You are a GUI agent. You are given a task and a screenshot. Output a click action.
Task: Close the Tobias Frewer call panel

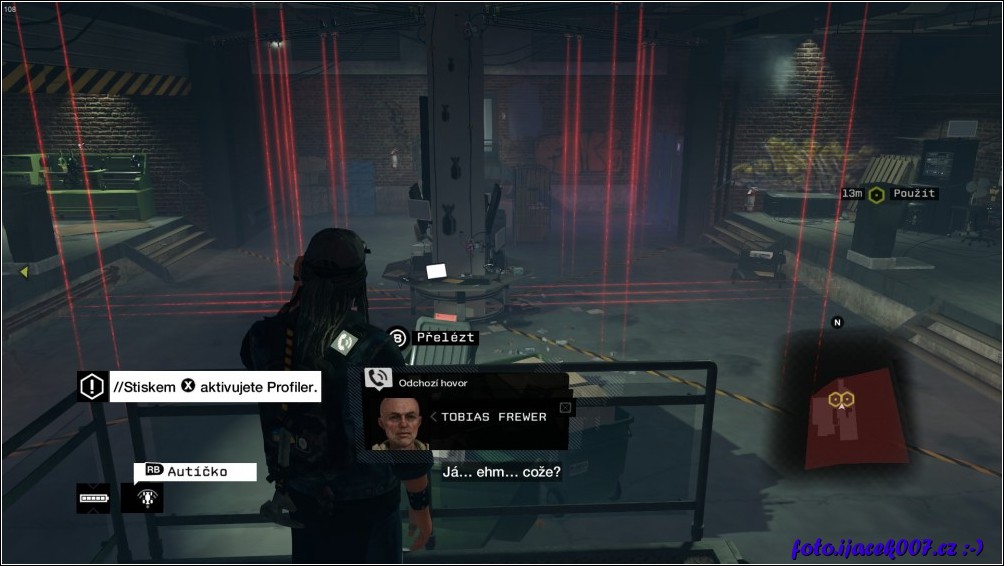pos(565,407)
